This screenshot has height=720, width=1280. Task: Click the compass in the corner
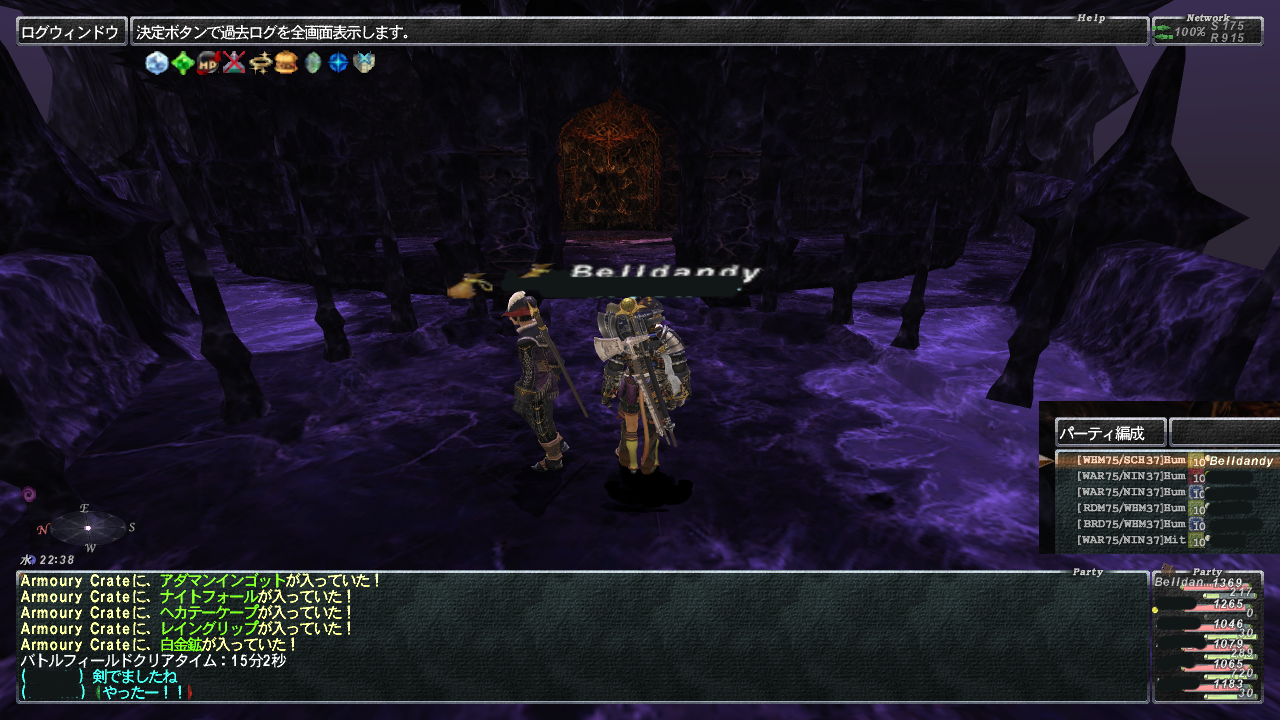(x=88, y=527)
